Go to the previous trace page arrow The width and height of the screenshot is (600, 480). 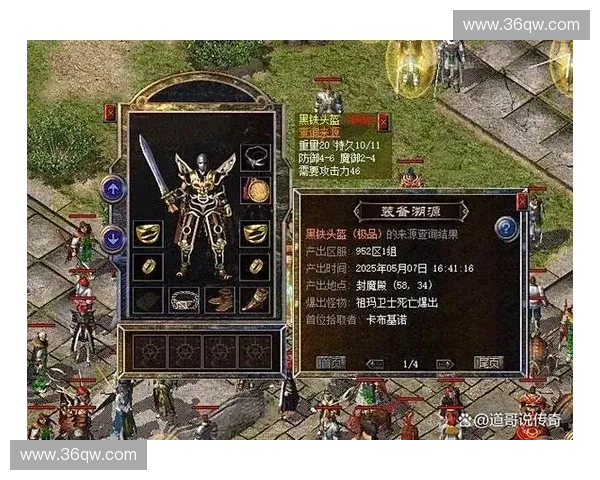click(x=376, y=364)
